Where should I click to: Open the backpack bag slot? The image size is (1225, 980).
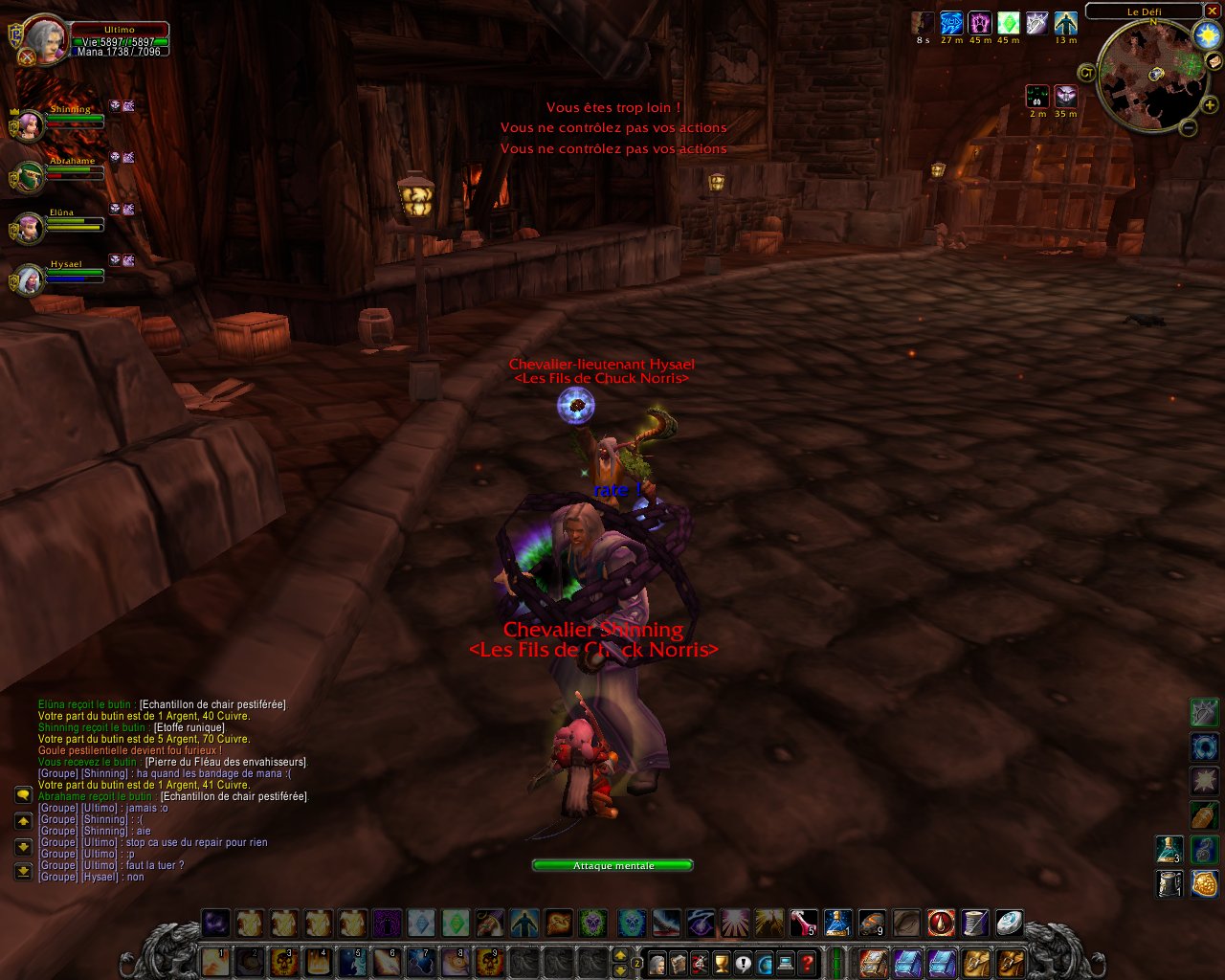click(1012, 962)
